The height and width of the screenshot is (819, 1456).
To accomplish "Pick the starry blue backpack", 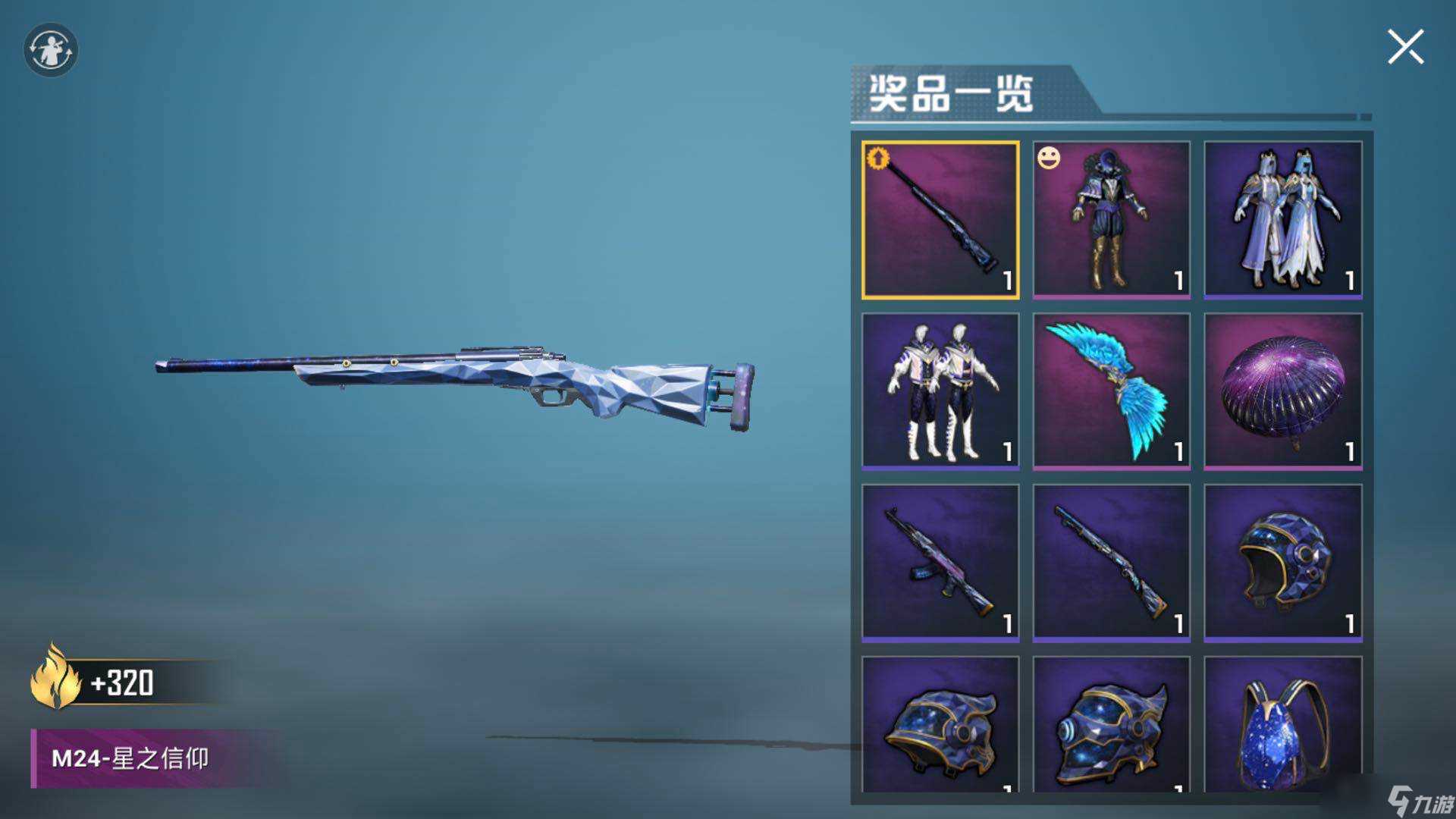I will [x=1282, y=726].
